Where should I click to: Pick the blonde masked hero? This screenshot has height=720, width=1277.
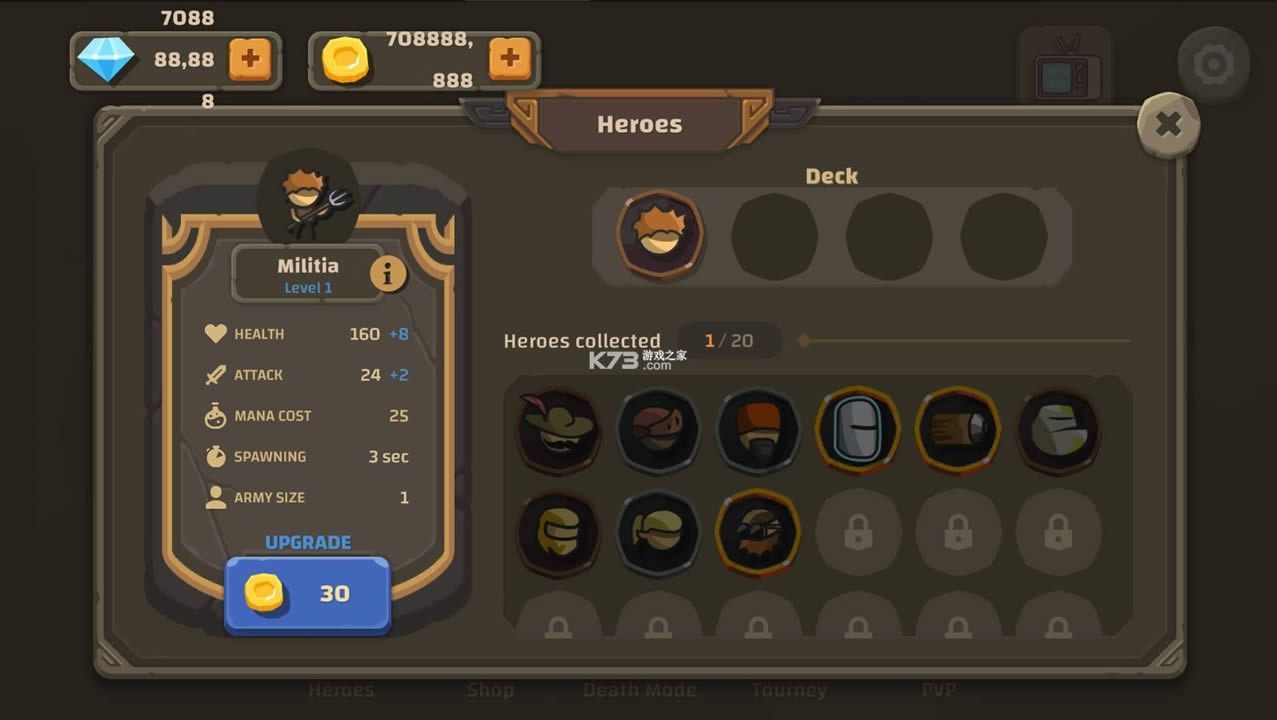pos(559,533)
